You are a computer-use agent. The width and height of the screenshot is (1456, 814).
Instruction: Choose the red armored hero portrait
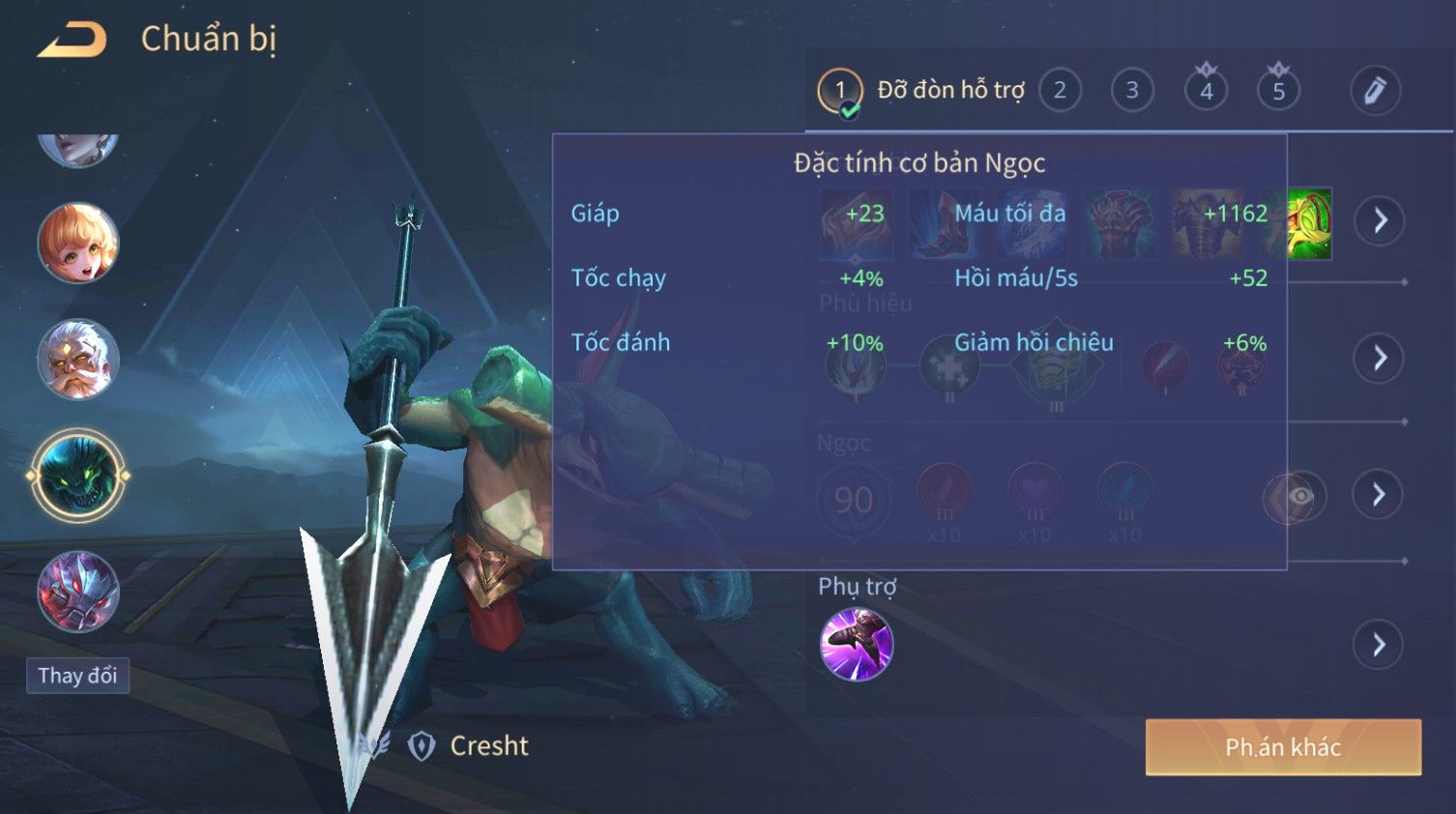78,591
